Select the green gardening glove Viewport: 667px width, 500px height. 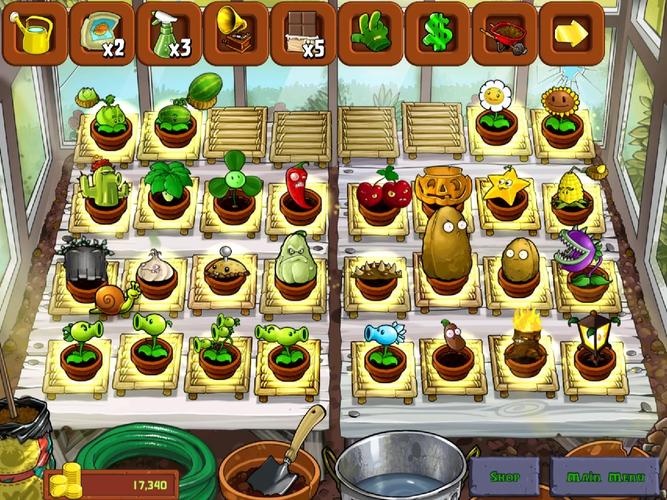(370, 33)
